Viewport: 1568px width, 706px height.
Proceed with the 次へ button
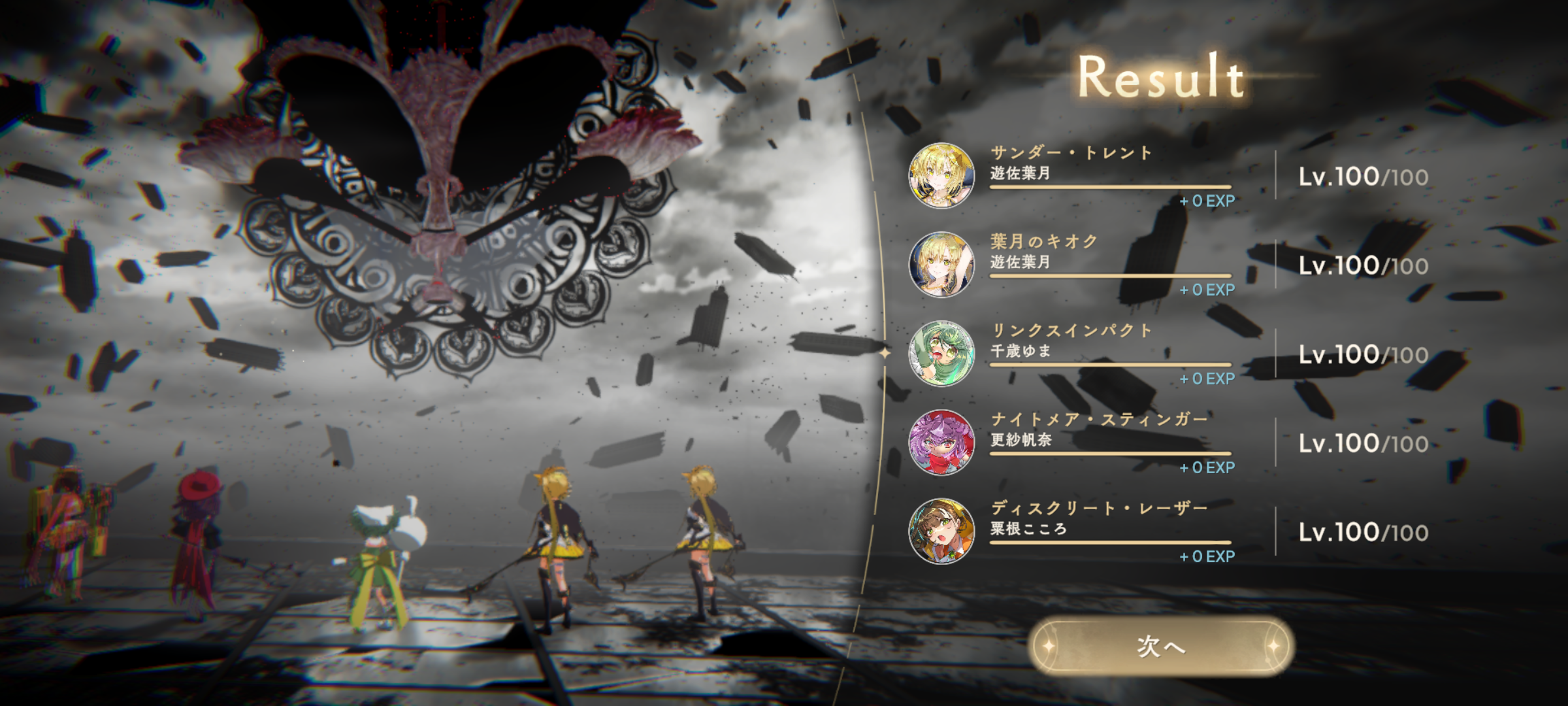coord(1161,646)
